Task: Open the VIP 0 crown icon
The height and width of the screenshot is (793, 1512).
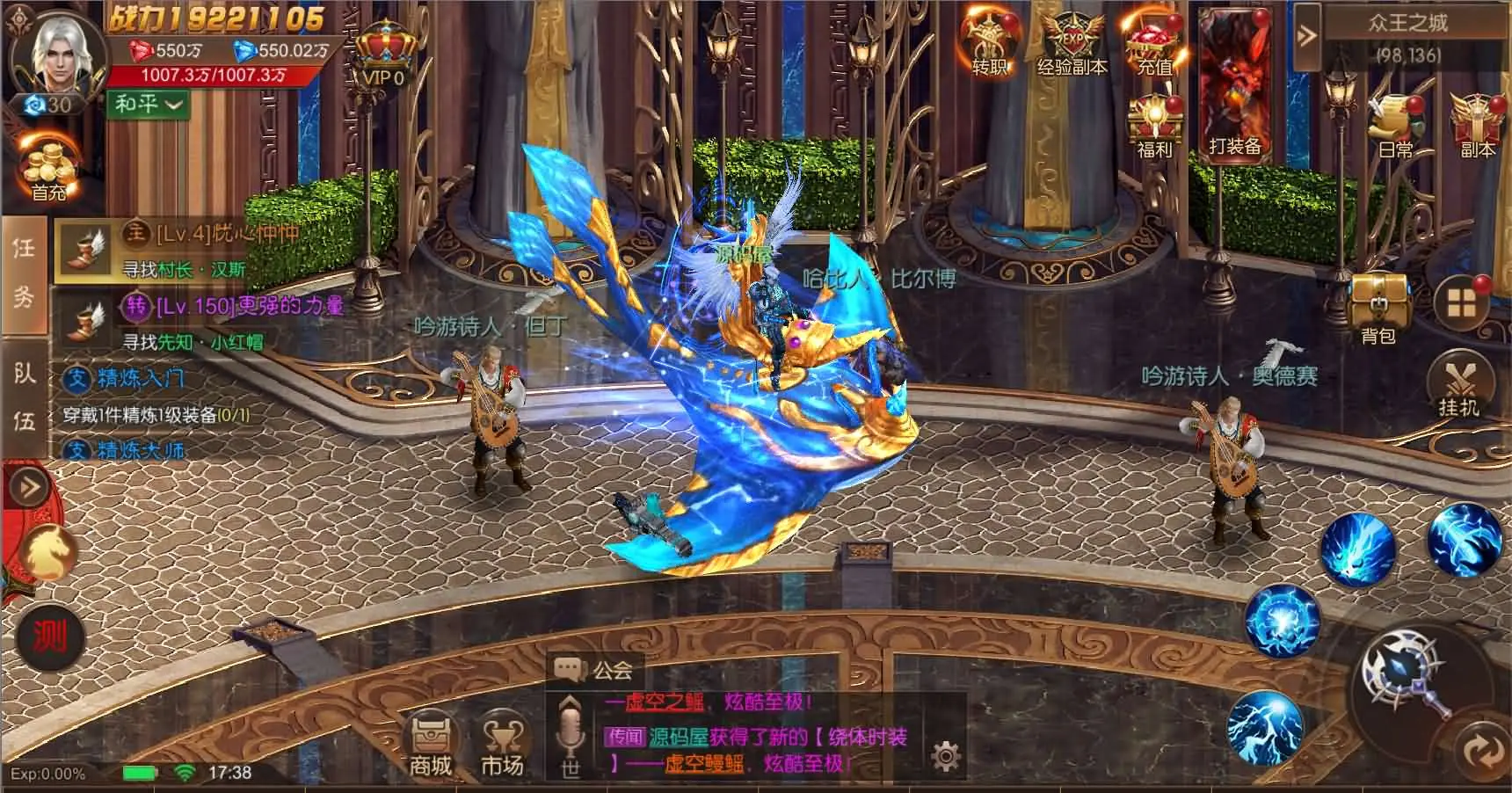Action: click(x=383, y=55)
